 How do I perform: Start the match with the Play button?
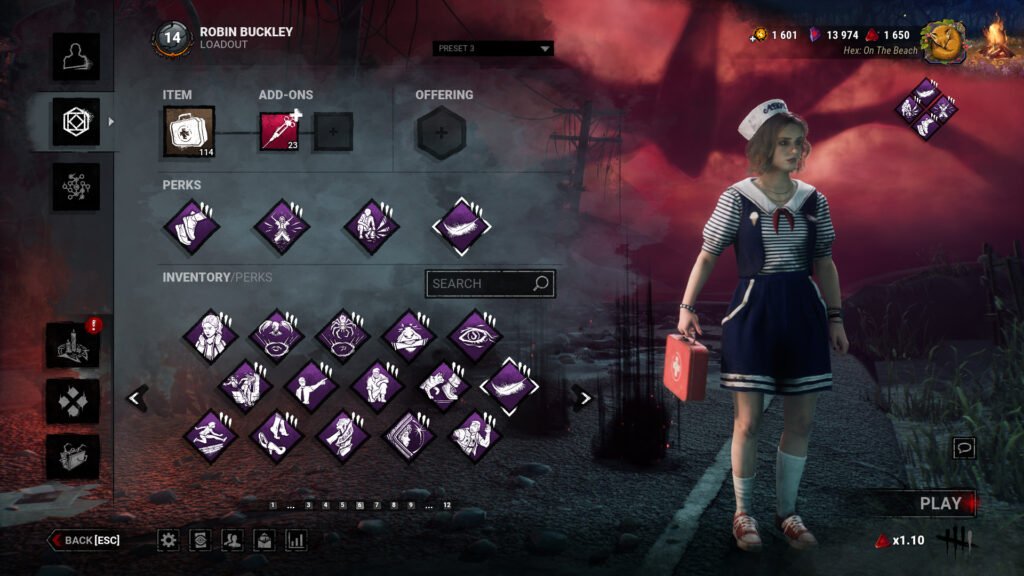coord(940,504)
